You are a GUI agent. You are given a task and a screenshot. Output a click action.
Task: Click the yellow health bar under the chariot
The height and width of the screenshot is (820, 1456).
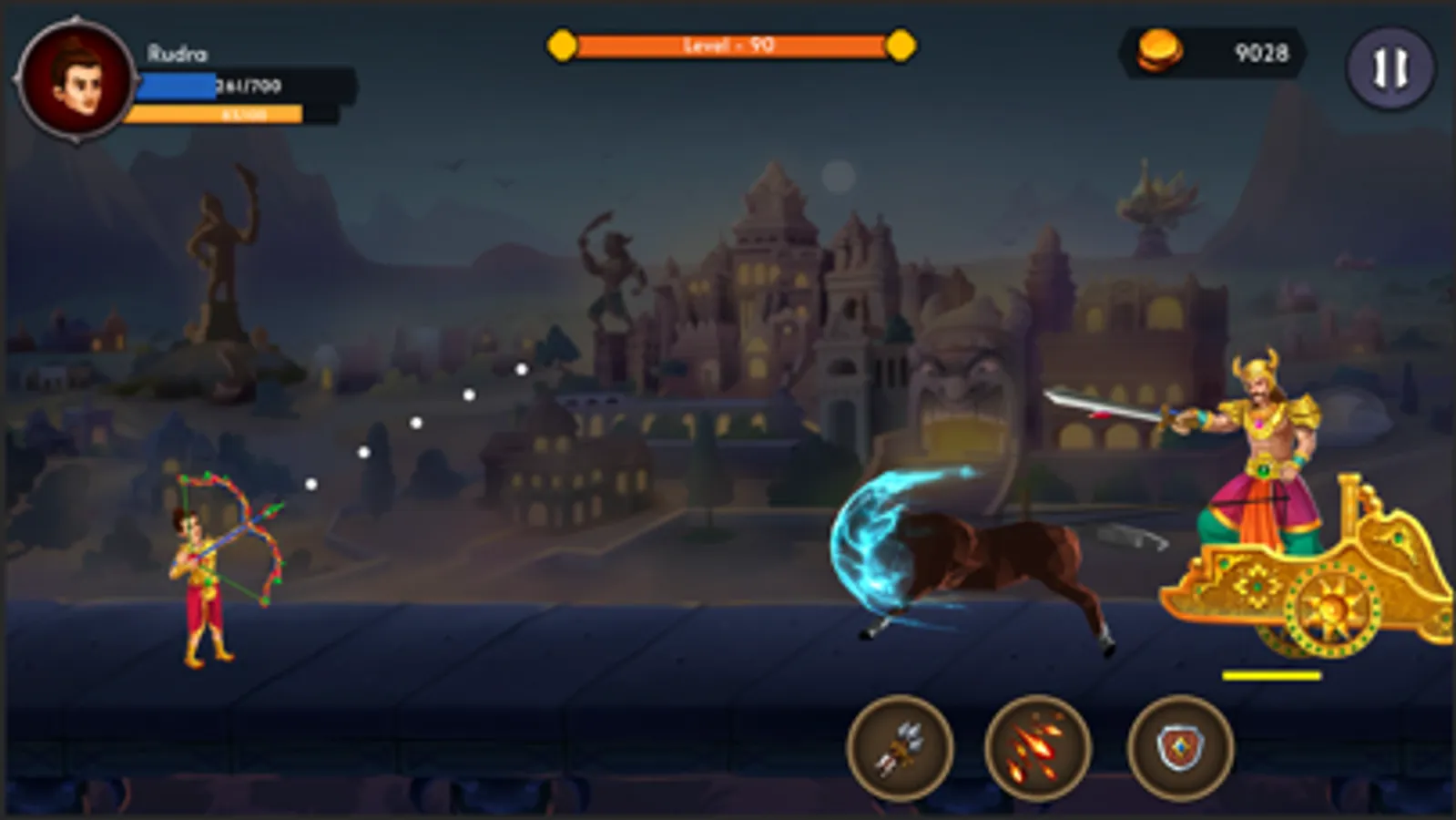1275,674
